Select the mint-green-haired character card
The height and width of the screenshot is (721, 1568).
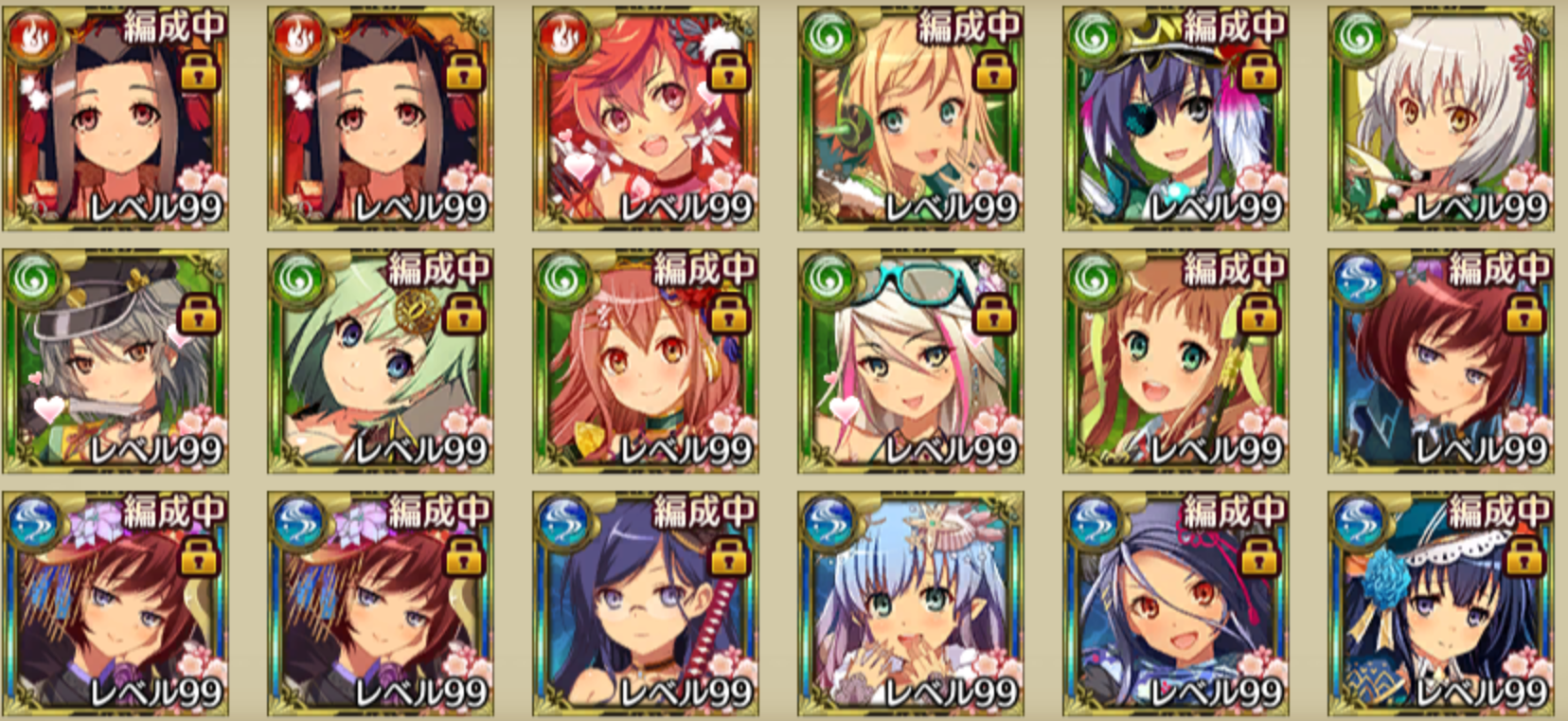tap(380, 362)
